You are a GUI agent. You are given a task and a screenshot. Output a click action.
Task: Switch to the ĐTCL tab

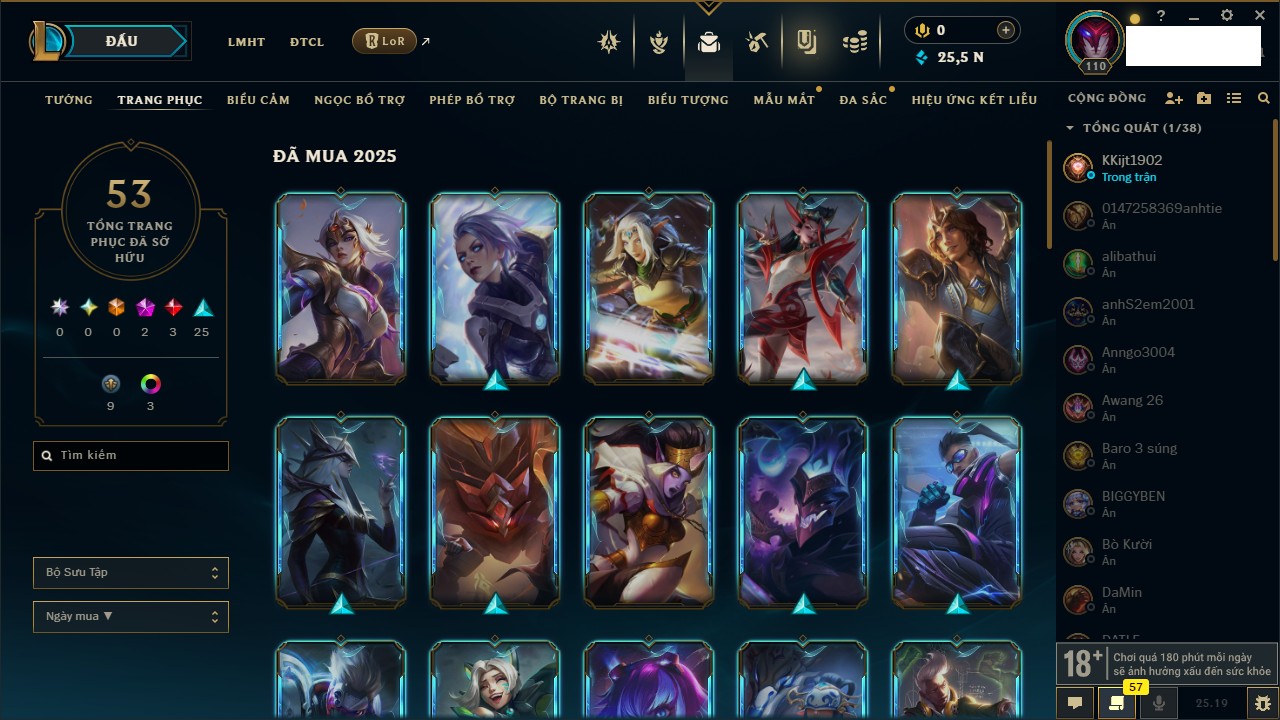coord(307,42)
